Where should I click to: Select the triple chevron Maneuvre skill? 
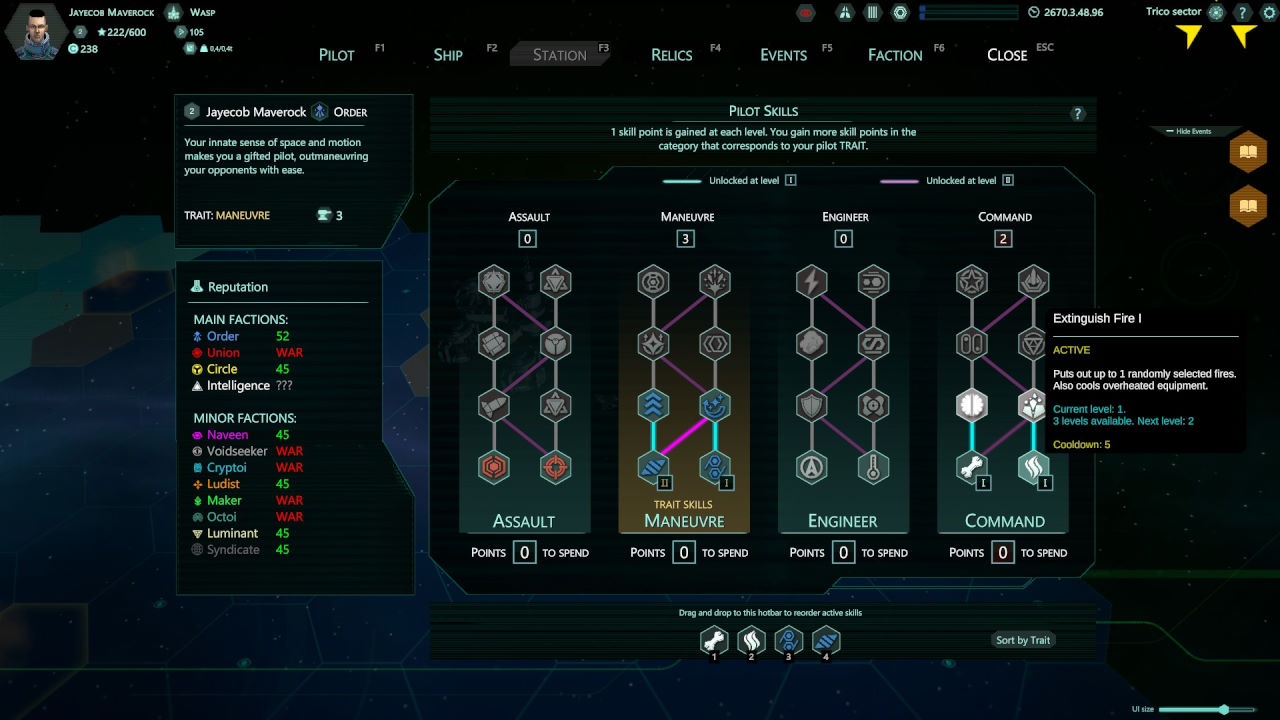click(653, 405)
